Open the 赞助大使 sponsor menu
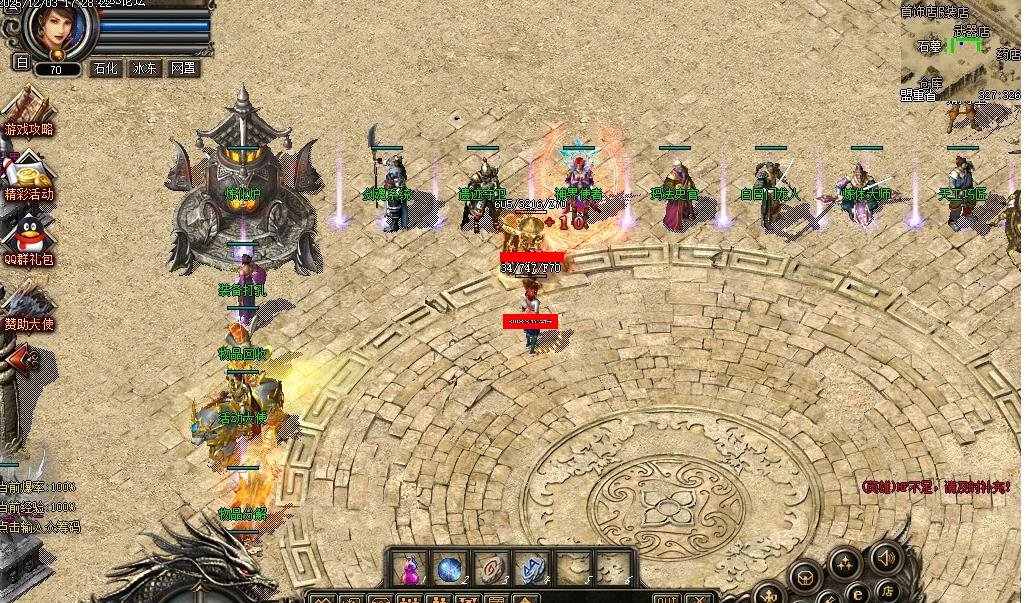Screen dimensions: 1026x603 tap(28, 305)
